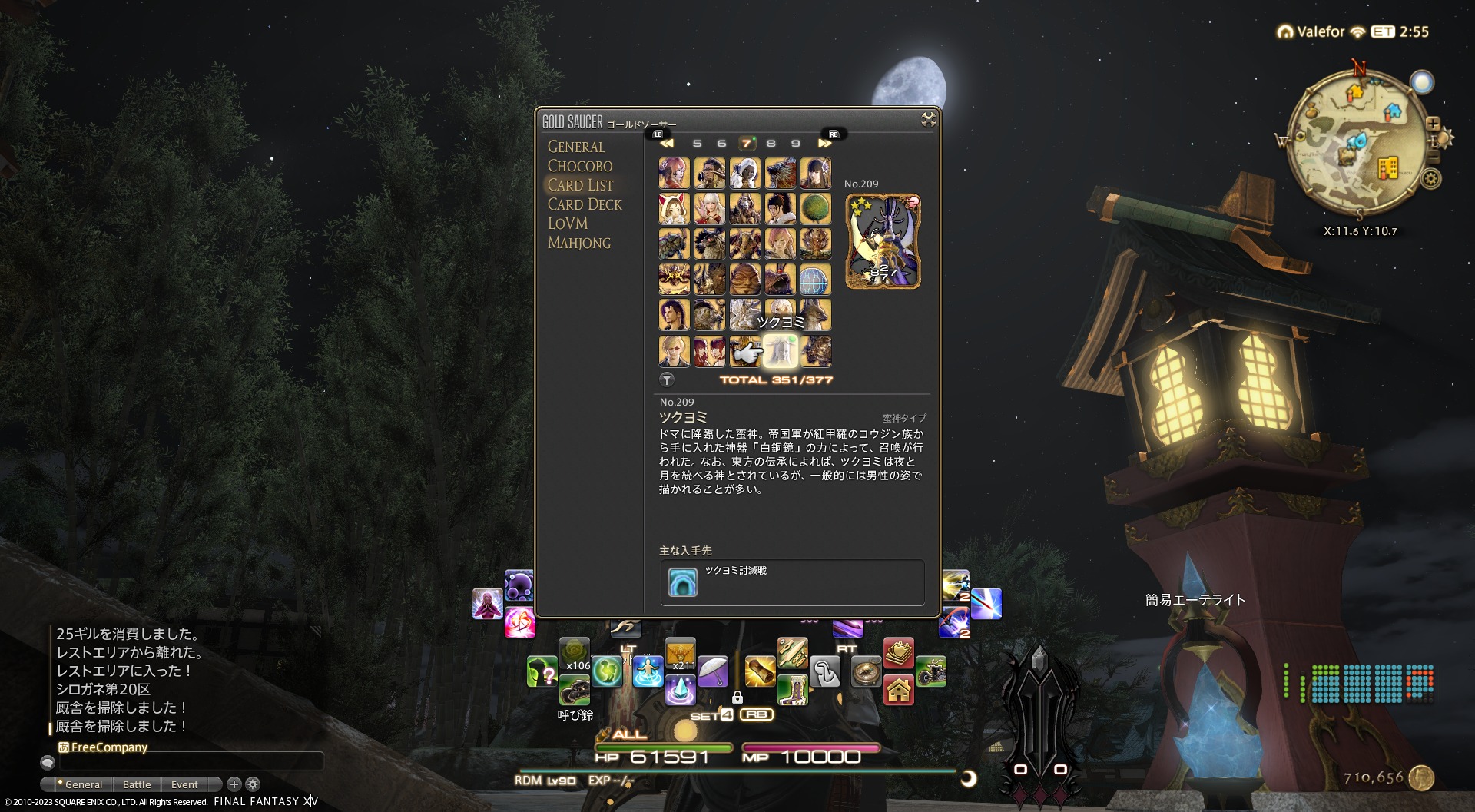
Task: Select the LoVM menu entry
Action: click(x=568, y=224)
